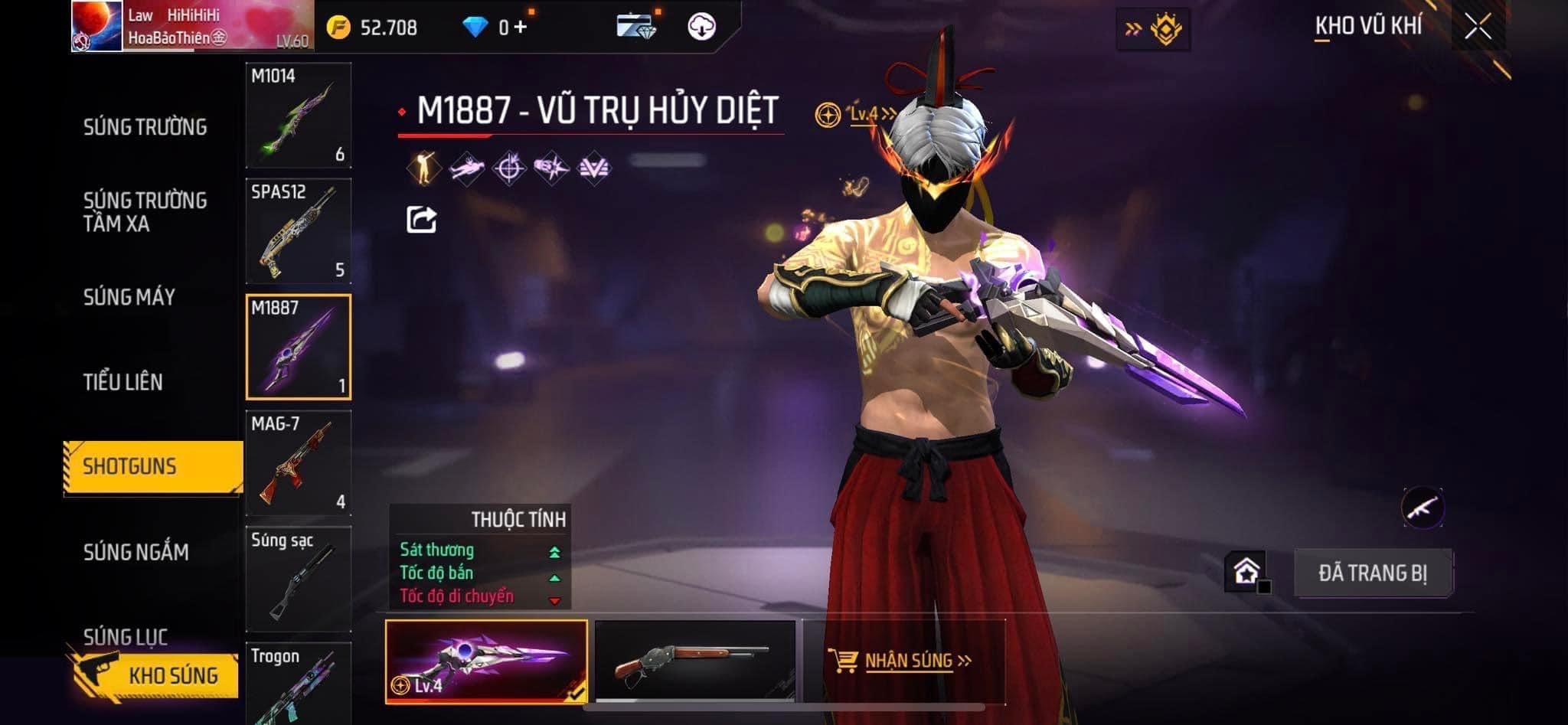Select the default wooden M1887 skin
This screenshot has height=725, width=1568.
click(x=695, y=661)
